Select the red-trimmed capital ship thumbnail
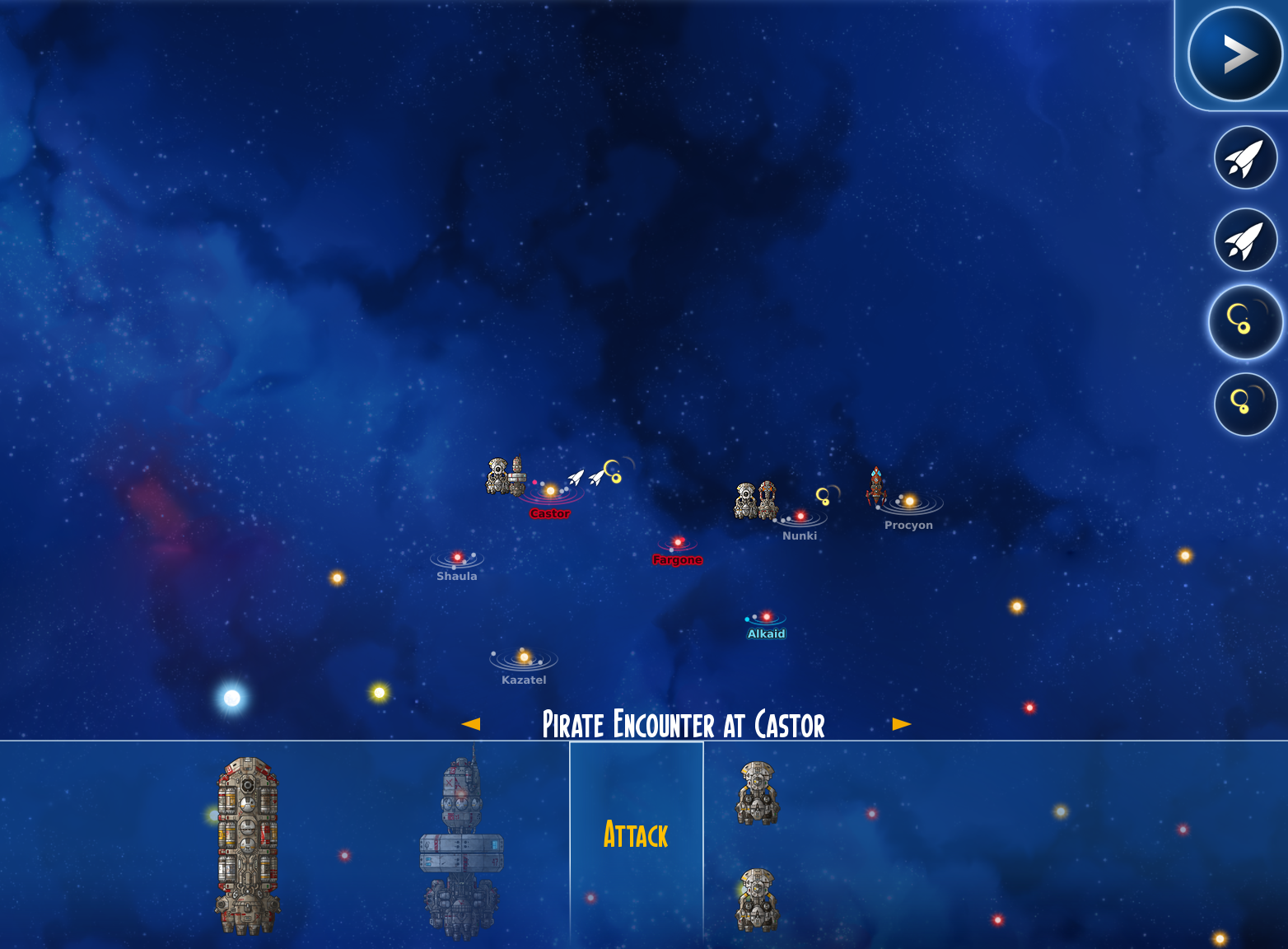1288x949 pixels. [247, 845]
